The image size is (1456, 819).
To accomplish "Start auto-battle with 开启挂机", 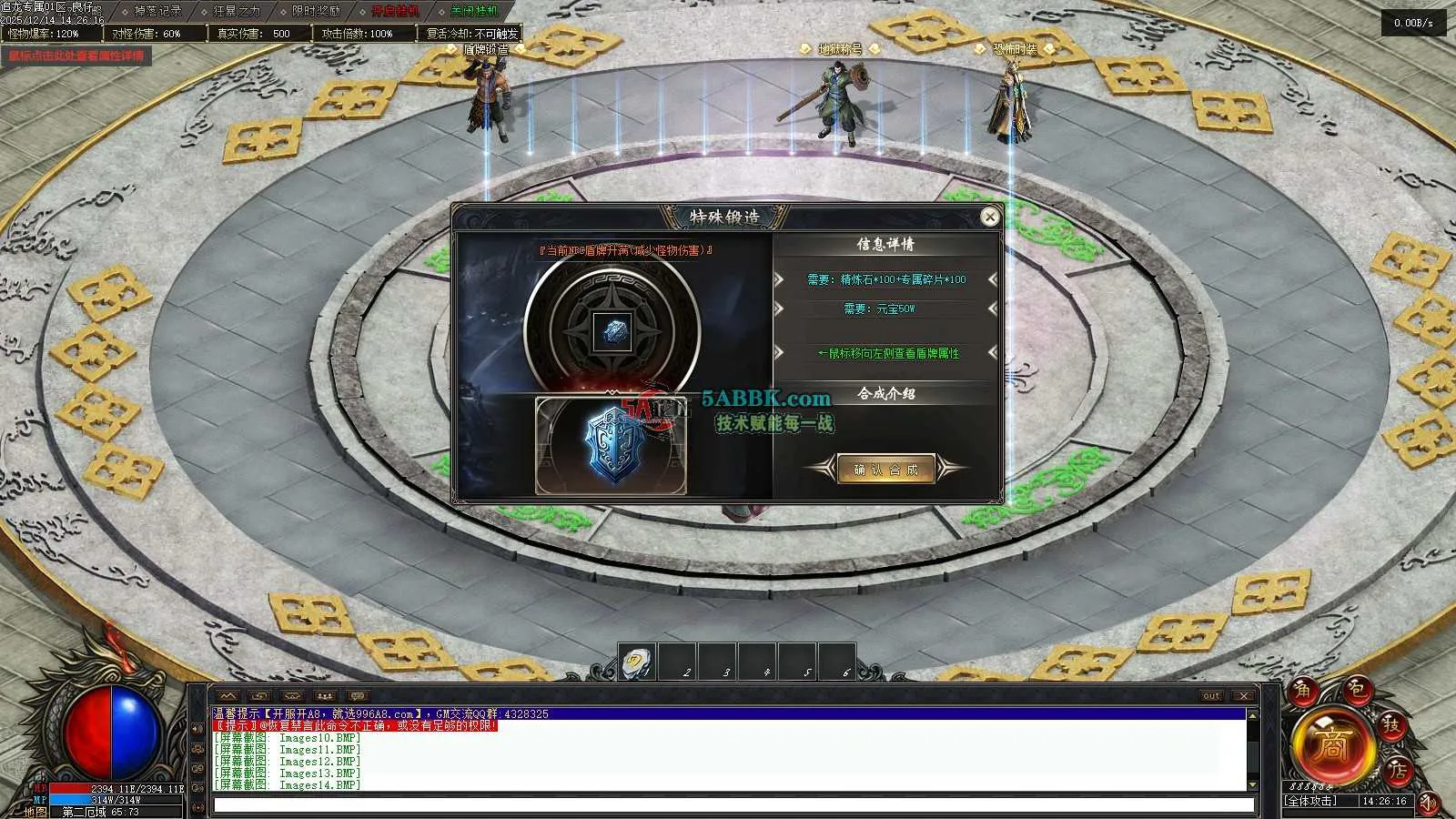I will [x=395, y=11].
